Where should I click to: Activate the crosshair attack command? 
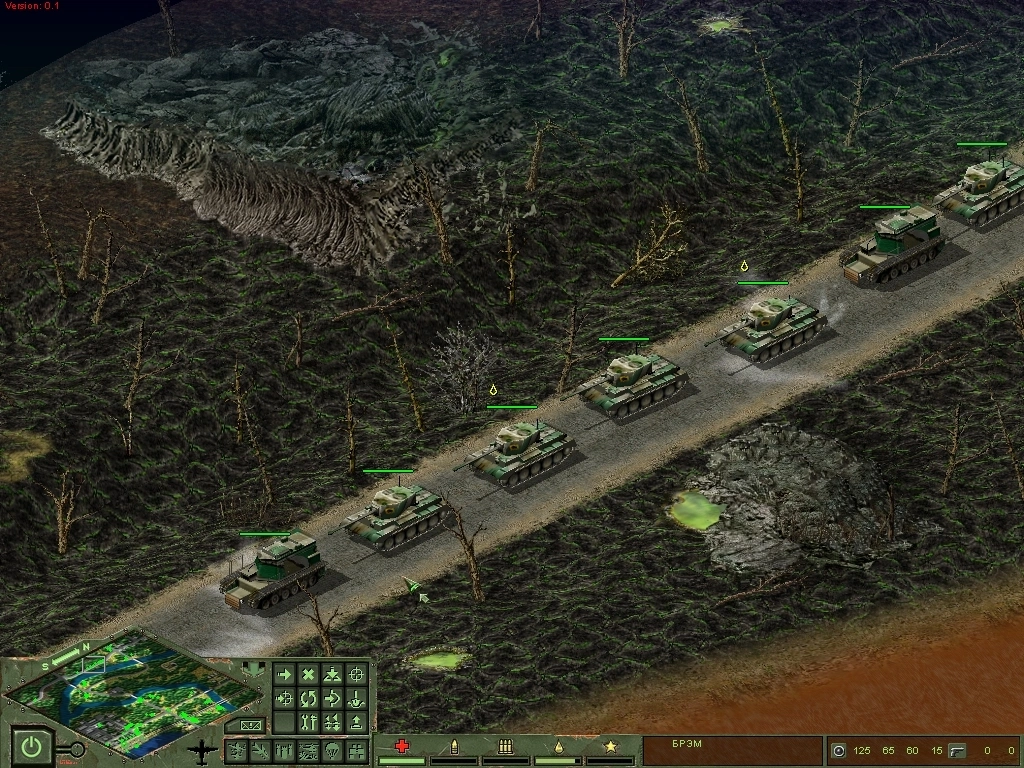[357, 675]
